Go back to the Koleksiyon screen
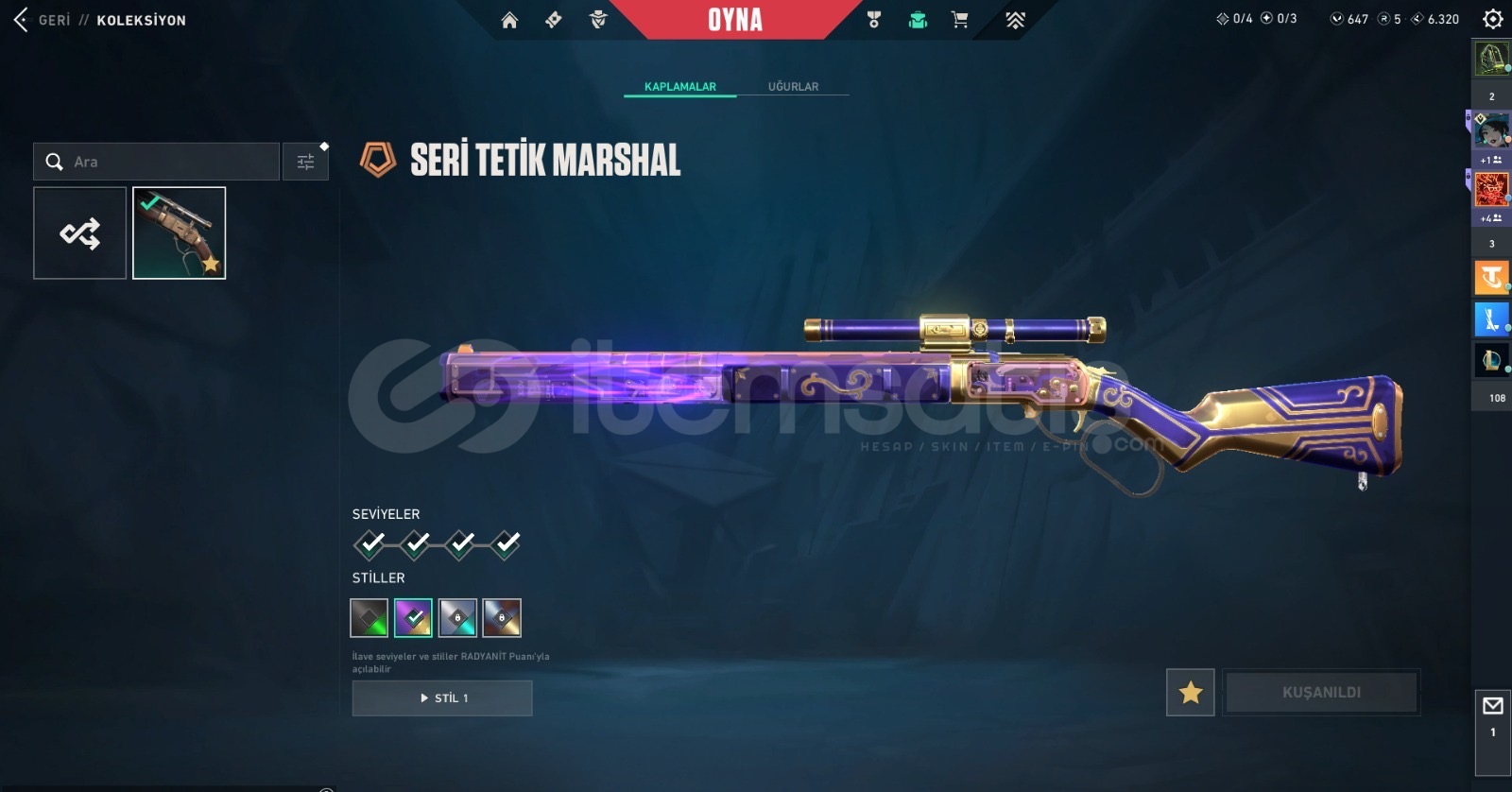This screenshot has width=1512, height=792. click(23, 20)
